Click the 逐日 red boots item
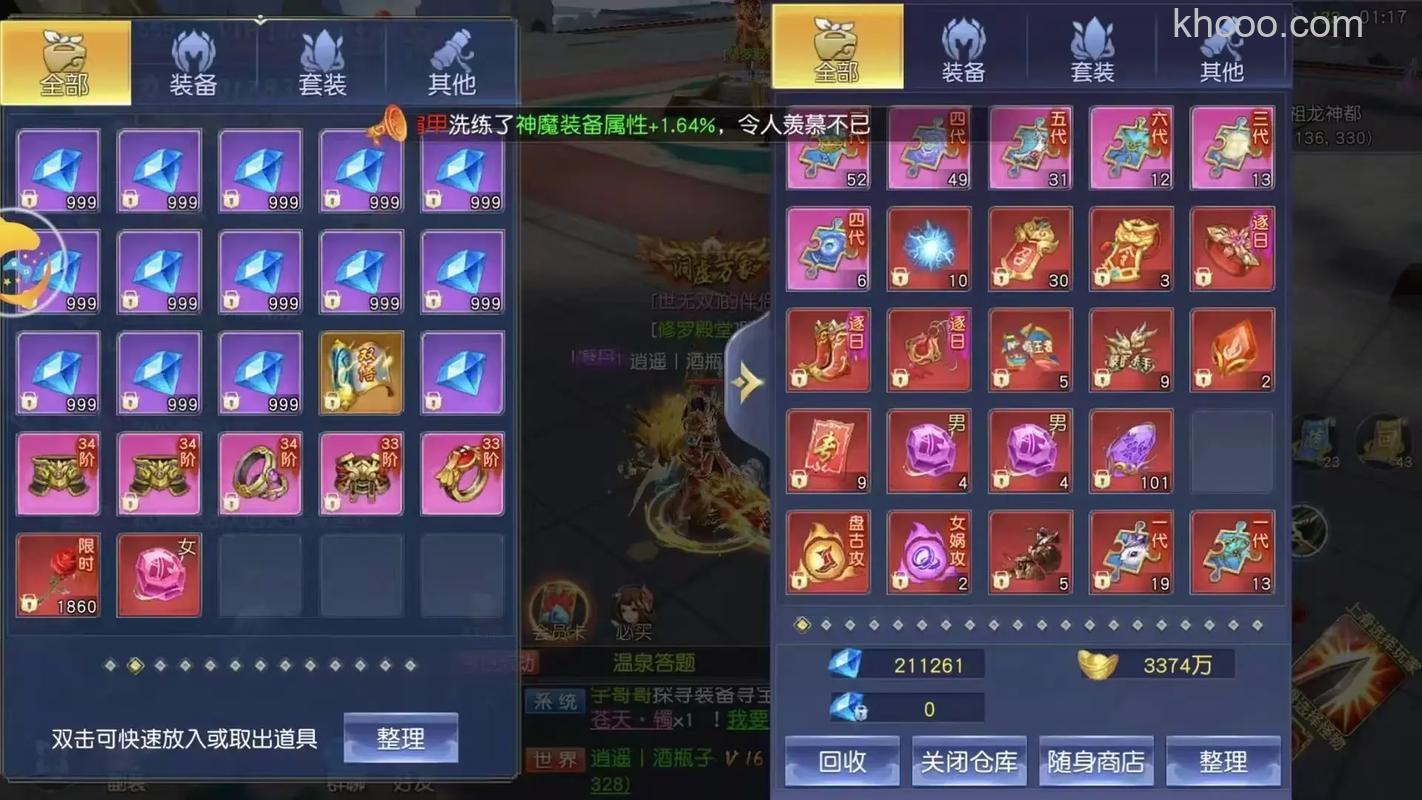 click(x=827, y=349)
